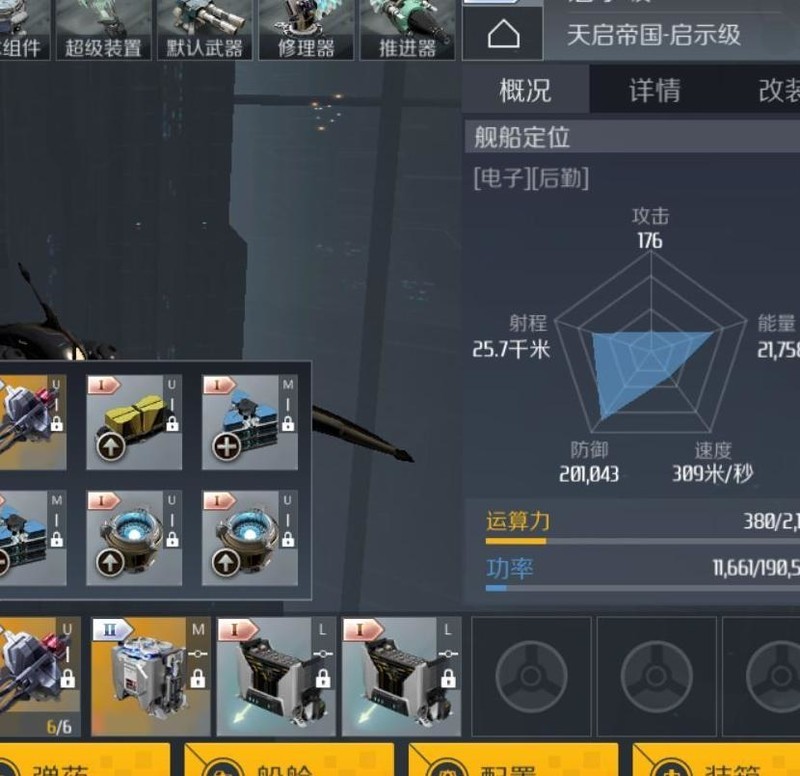Select the 超级装置 category
Viewport: 800px width, 776px height.
tap(103, 29)
